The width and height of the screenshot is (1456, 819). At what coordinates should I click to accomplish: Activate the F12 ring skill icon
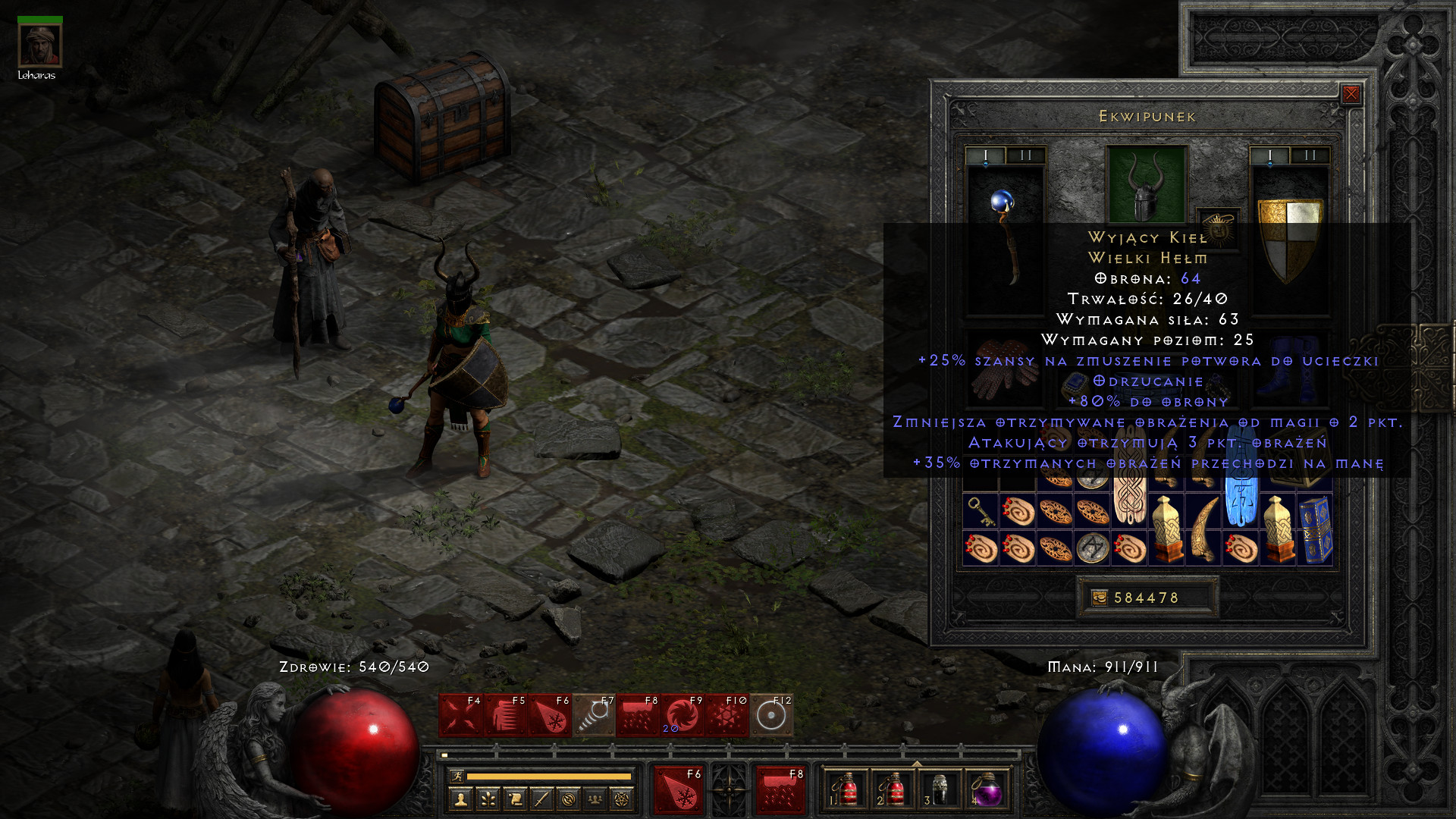coord(771,715)
